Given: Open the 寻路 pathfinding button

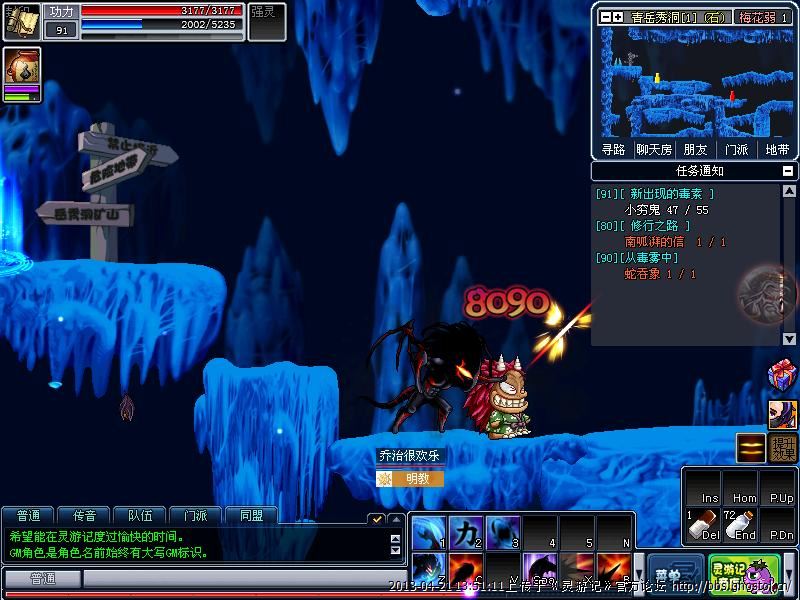Looking at the screenshot, I should (x=613, y=150).
